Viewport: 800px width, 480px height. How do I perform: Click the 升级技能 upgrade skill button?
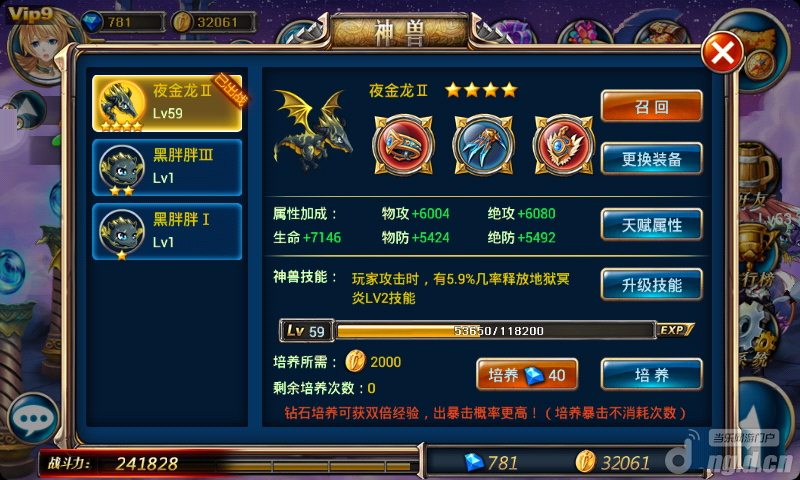pos(651,284)
